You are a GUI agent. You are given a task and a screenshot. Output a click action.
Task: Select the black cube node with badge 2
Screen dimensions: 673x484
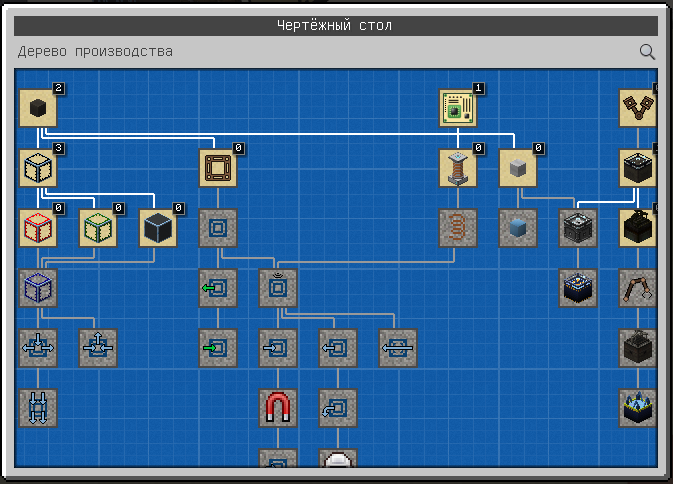[x=38, y=108]
